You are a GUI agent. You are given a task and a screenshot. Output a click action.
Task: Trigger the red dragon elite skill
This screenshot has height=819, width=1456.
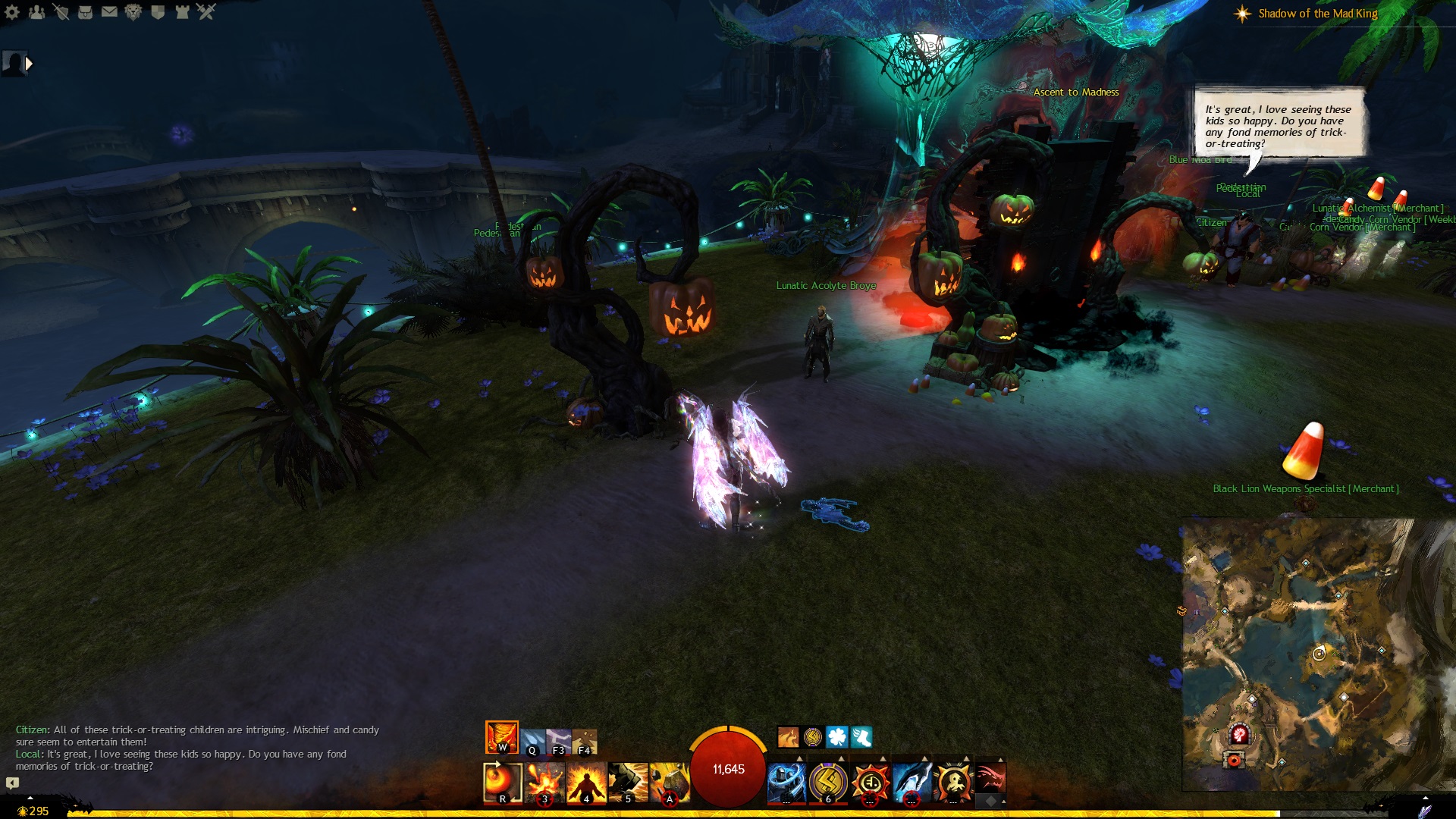[990, 778]
